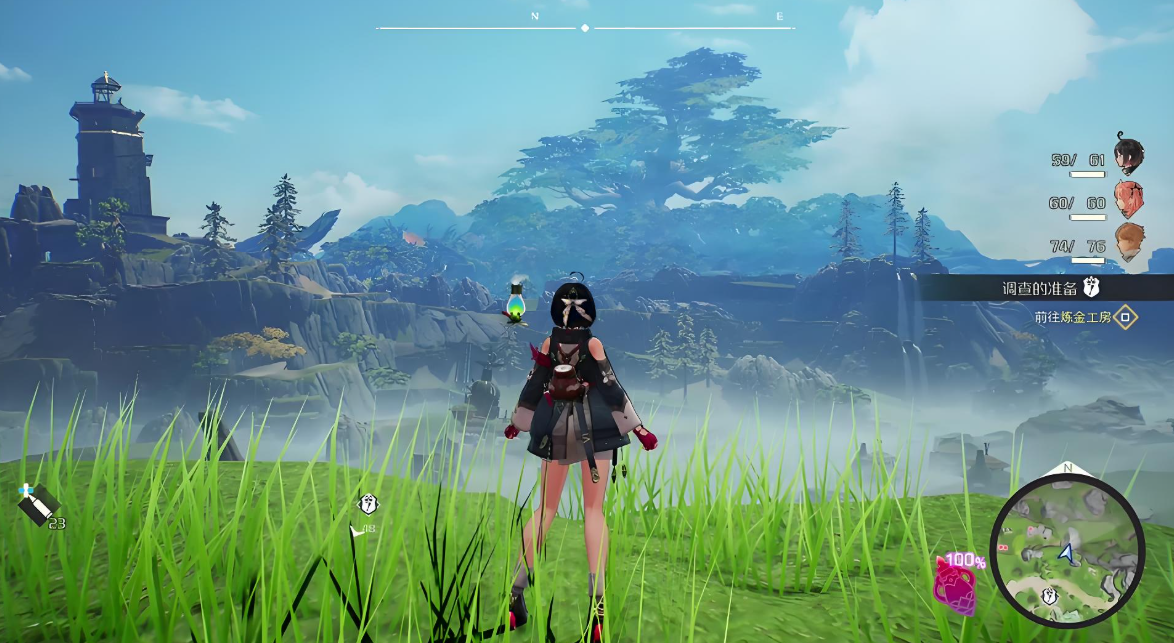Select the pink-haired party member portrait
The width and height of the screenshot is (1174, 643).
click(x=1129, y=199)
